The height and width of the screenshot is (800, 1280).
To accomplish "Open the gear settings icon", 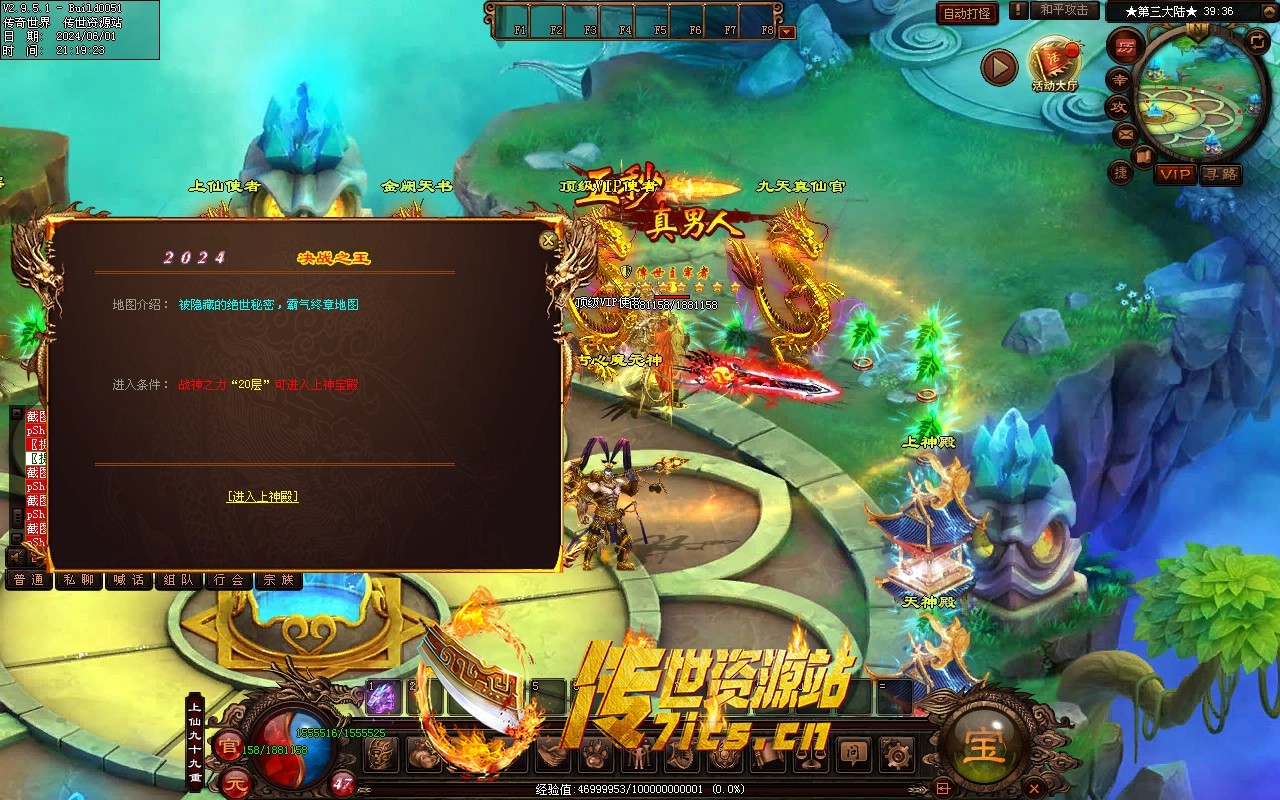I will 895,753.
